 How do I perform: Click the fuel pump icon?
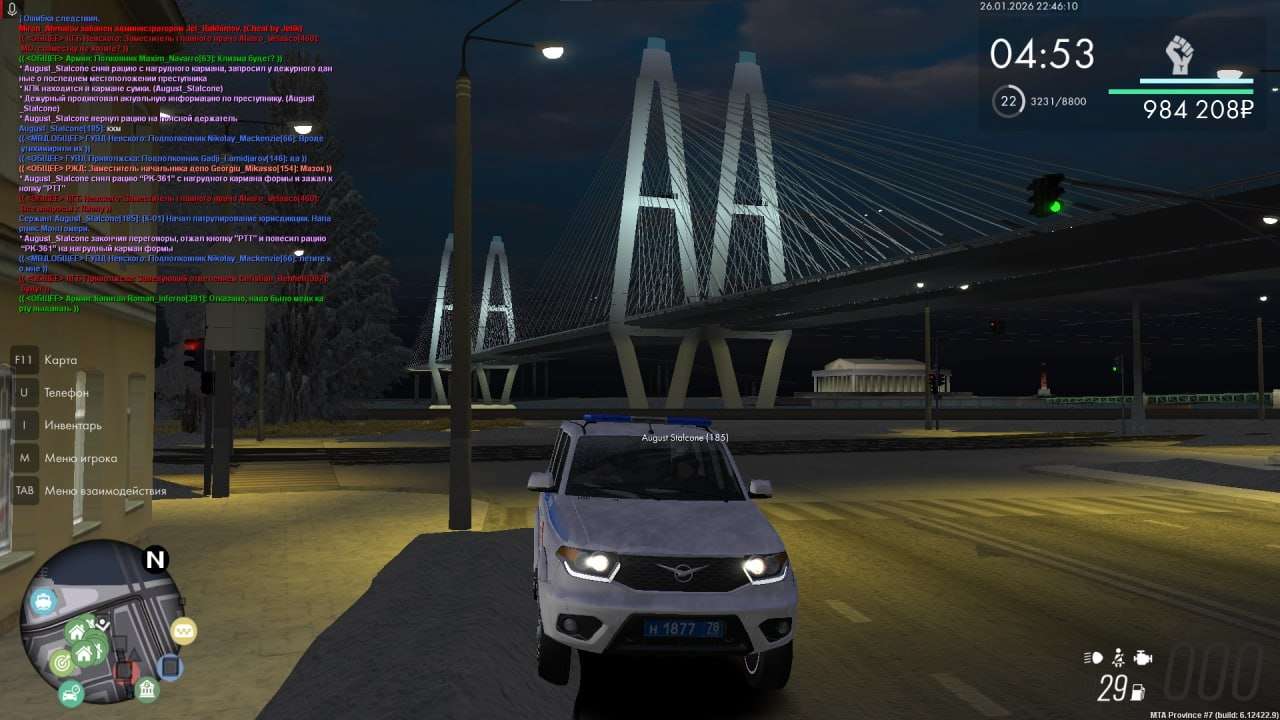tap(1137, 690)
